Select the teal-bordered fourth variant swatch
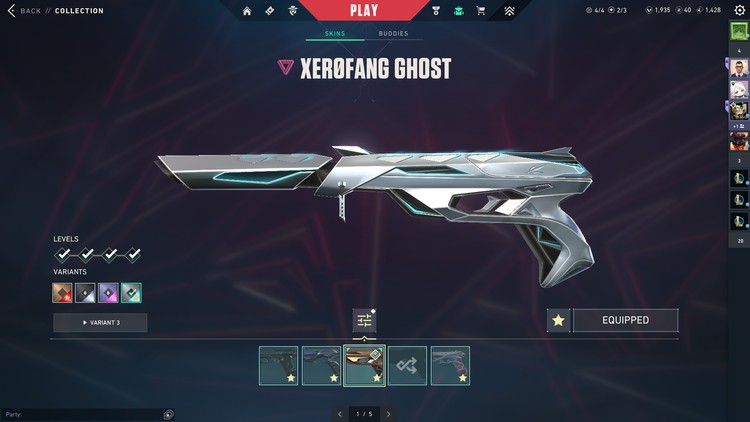The image size is (750, 422). click(x=131, y=293)
